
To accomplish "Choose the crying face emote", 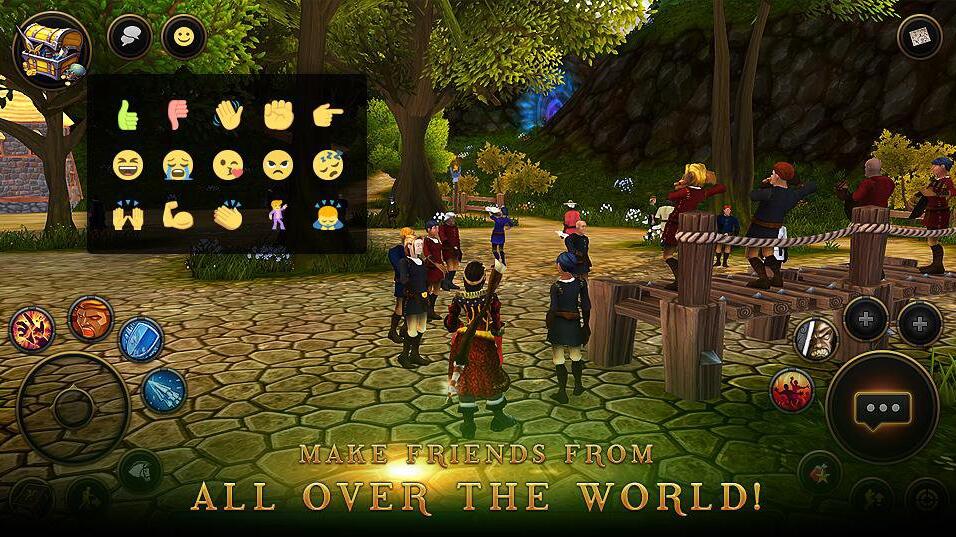I will tap(178, 165).
